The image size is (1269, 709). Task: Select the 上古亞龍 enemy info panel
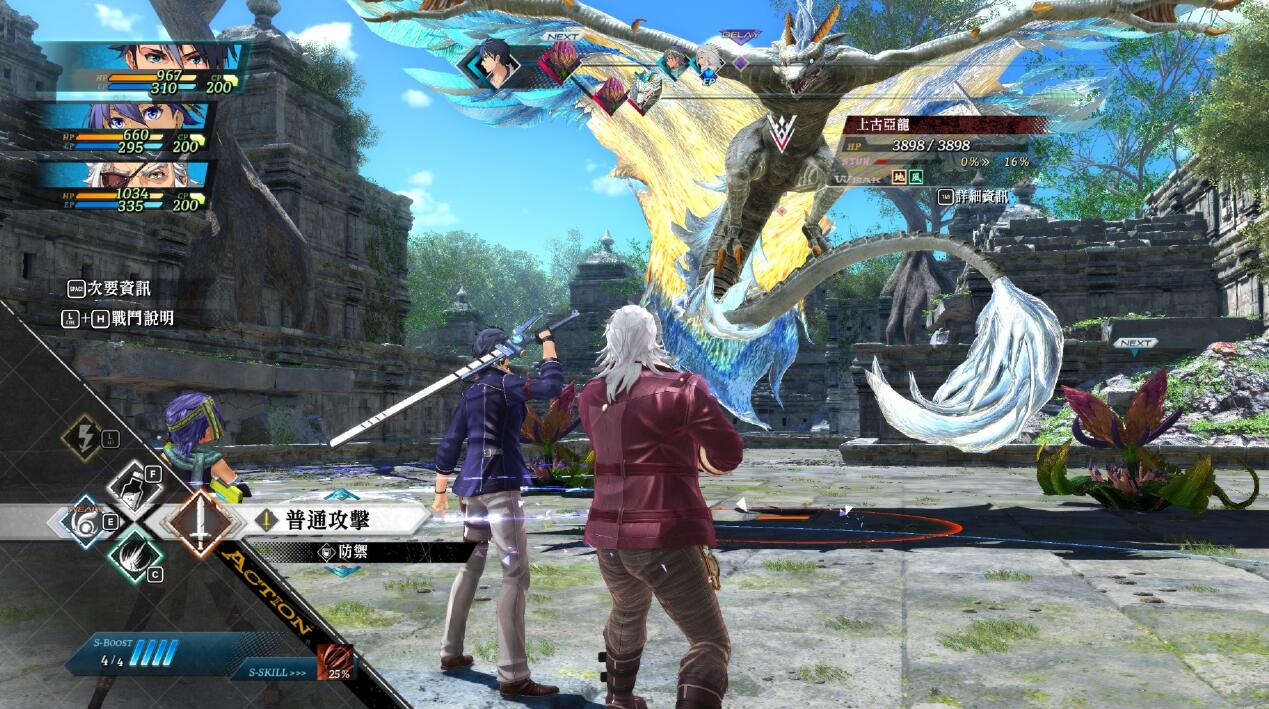click(x=940, y=143)
